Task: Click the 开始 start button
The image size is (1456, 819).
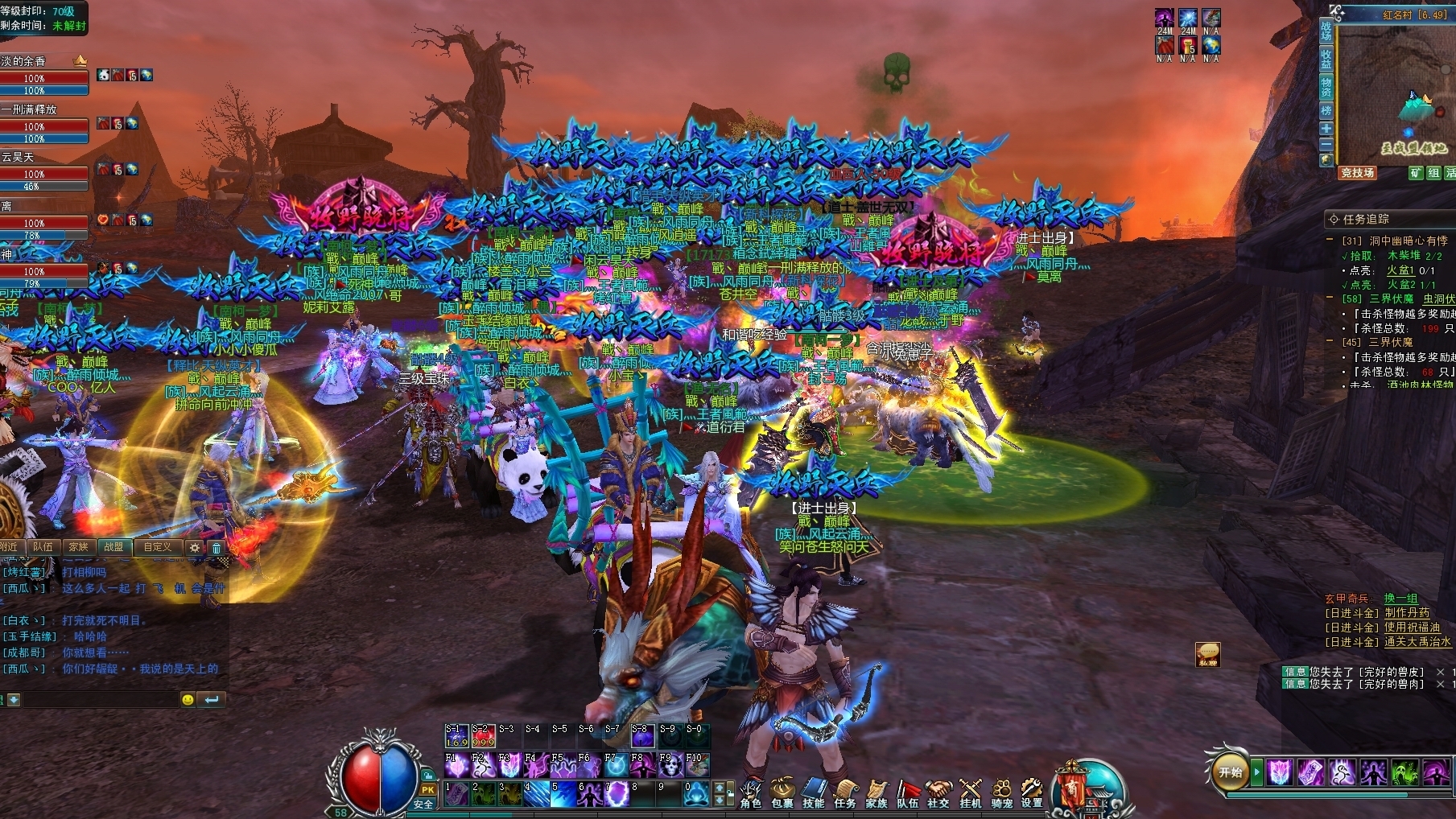Action: 1231,772
